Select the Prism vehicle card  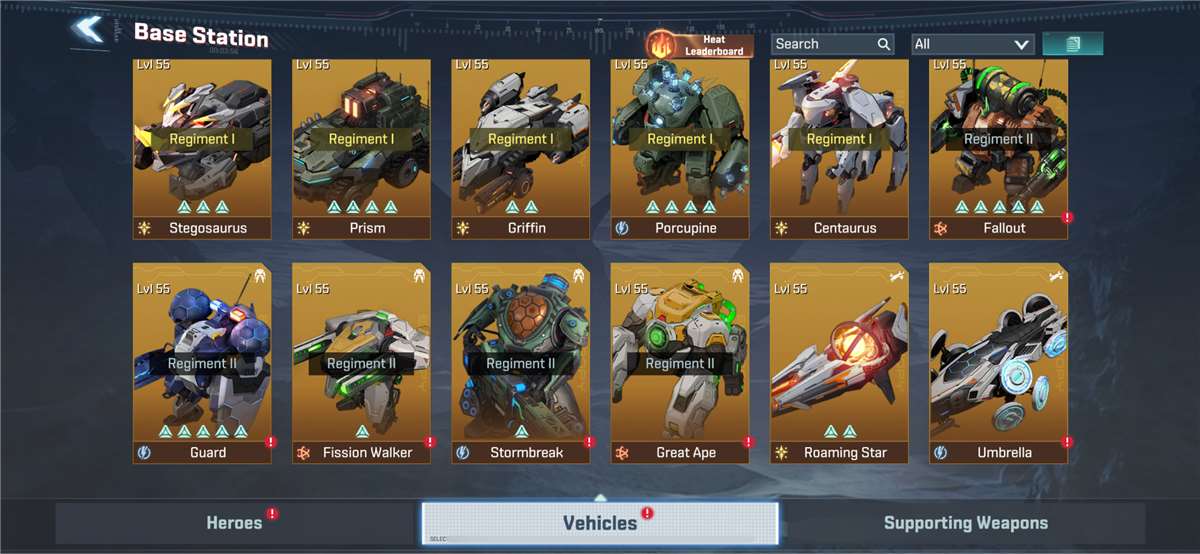(361, 148)
